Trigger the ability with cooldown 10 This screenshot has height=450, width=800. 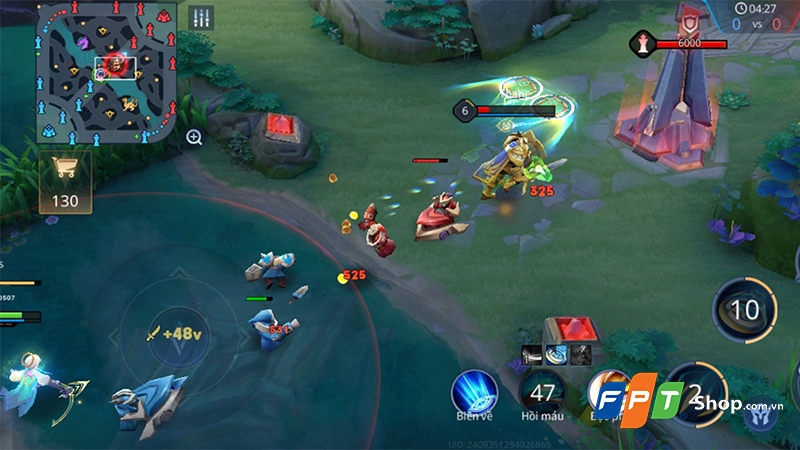pos(745,310)
